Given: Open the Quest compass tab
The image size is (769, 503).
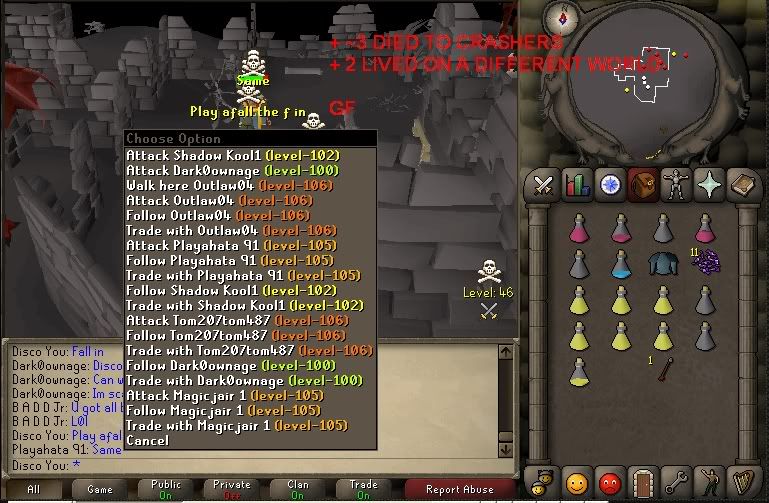Looking at the screenshot, I should coord(609,185).
